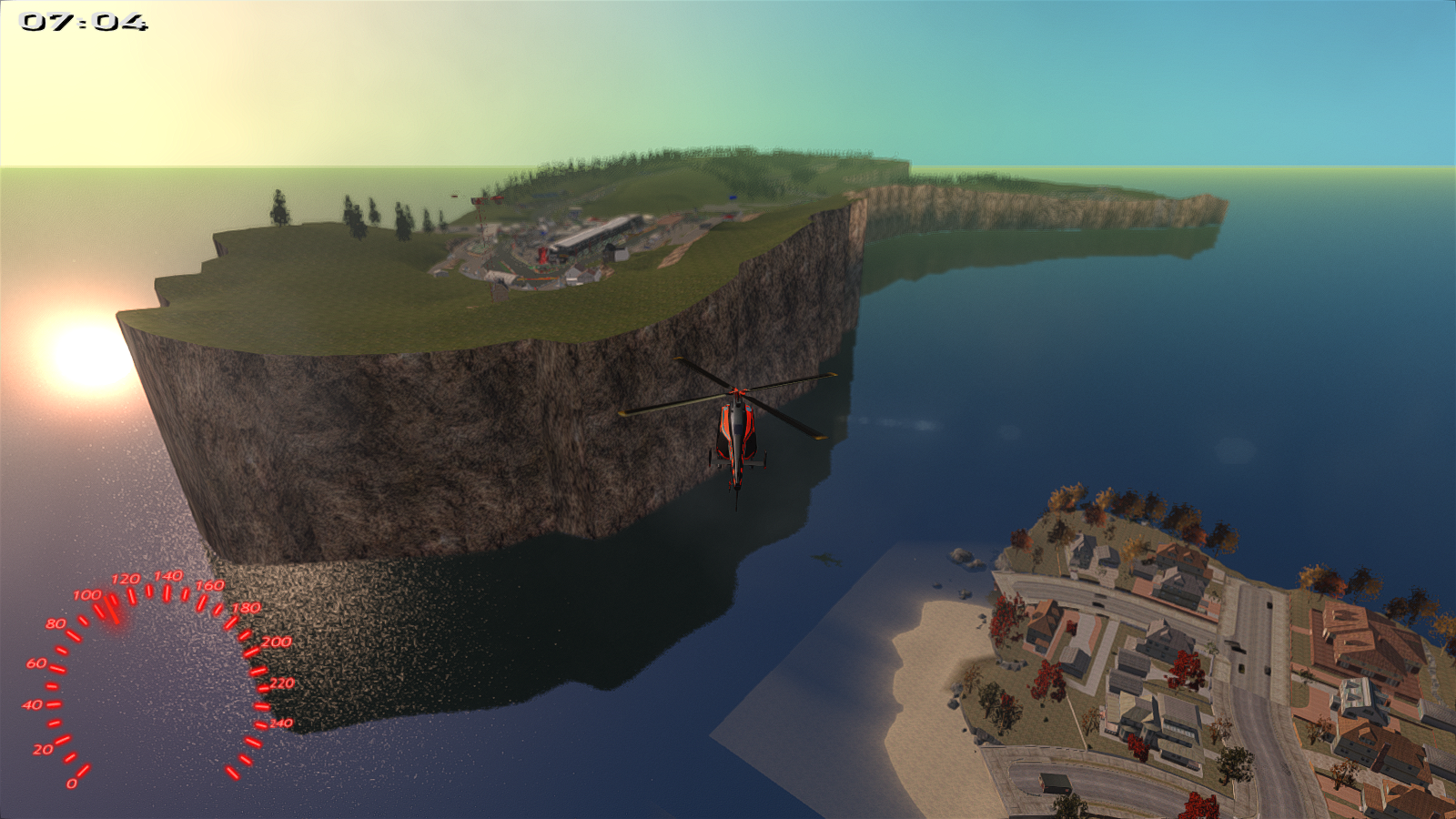Image resolution: width=1456 pixels, height=819 pixels.
Task: Click the helicopter's main rotor blades
Action: (x=738, y=391)
